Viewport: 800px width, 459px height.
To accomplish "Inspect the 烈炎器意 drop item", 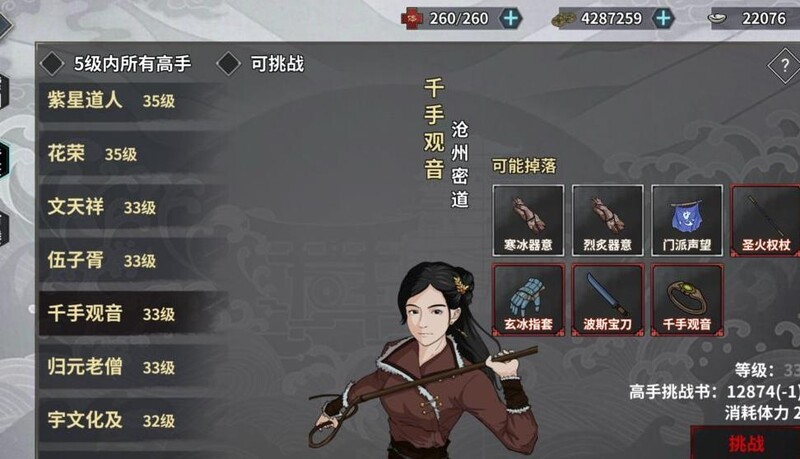I will [607, 219].
